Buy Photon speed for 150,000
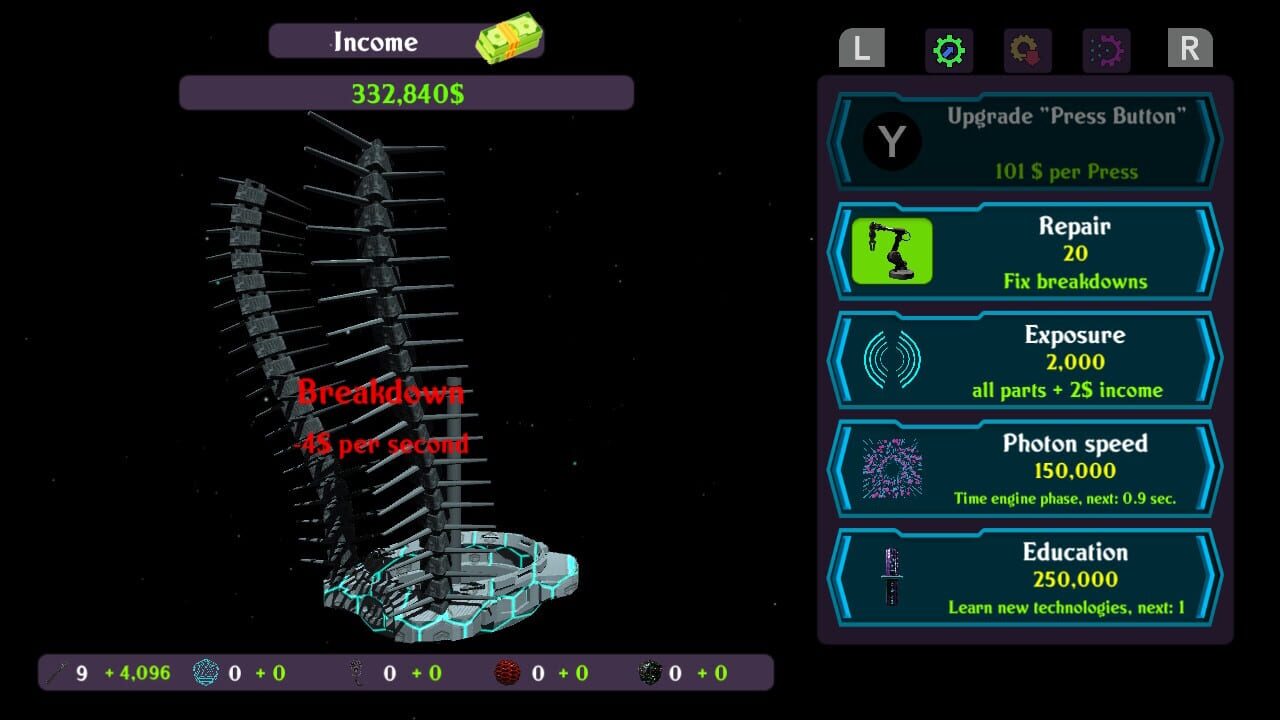 [x=1075, y=469]
